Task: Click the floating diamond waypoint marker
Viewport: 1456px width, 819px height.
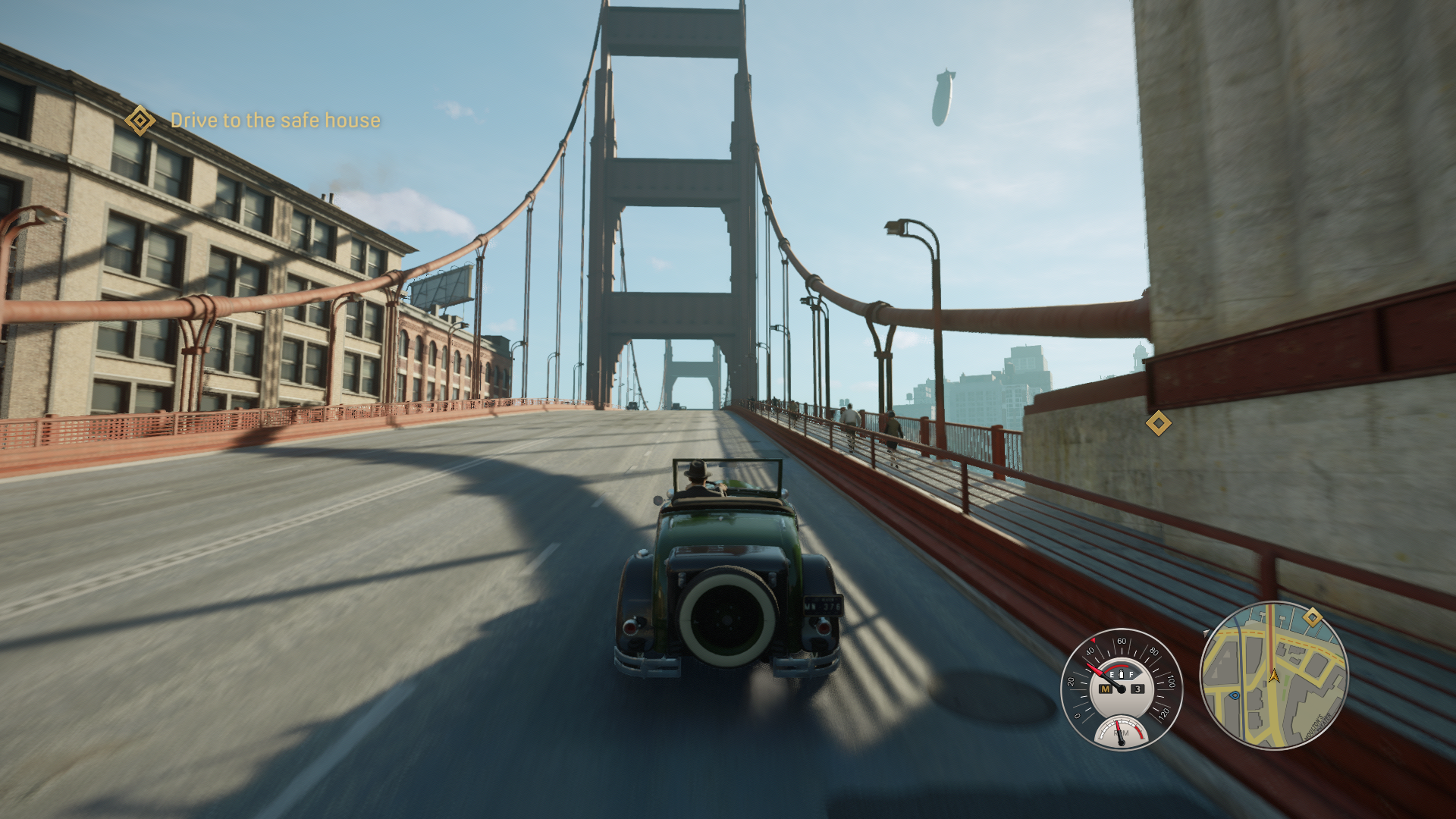Action: (x=1158, y=423)
